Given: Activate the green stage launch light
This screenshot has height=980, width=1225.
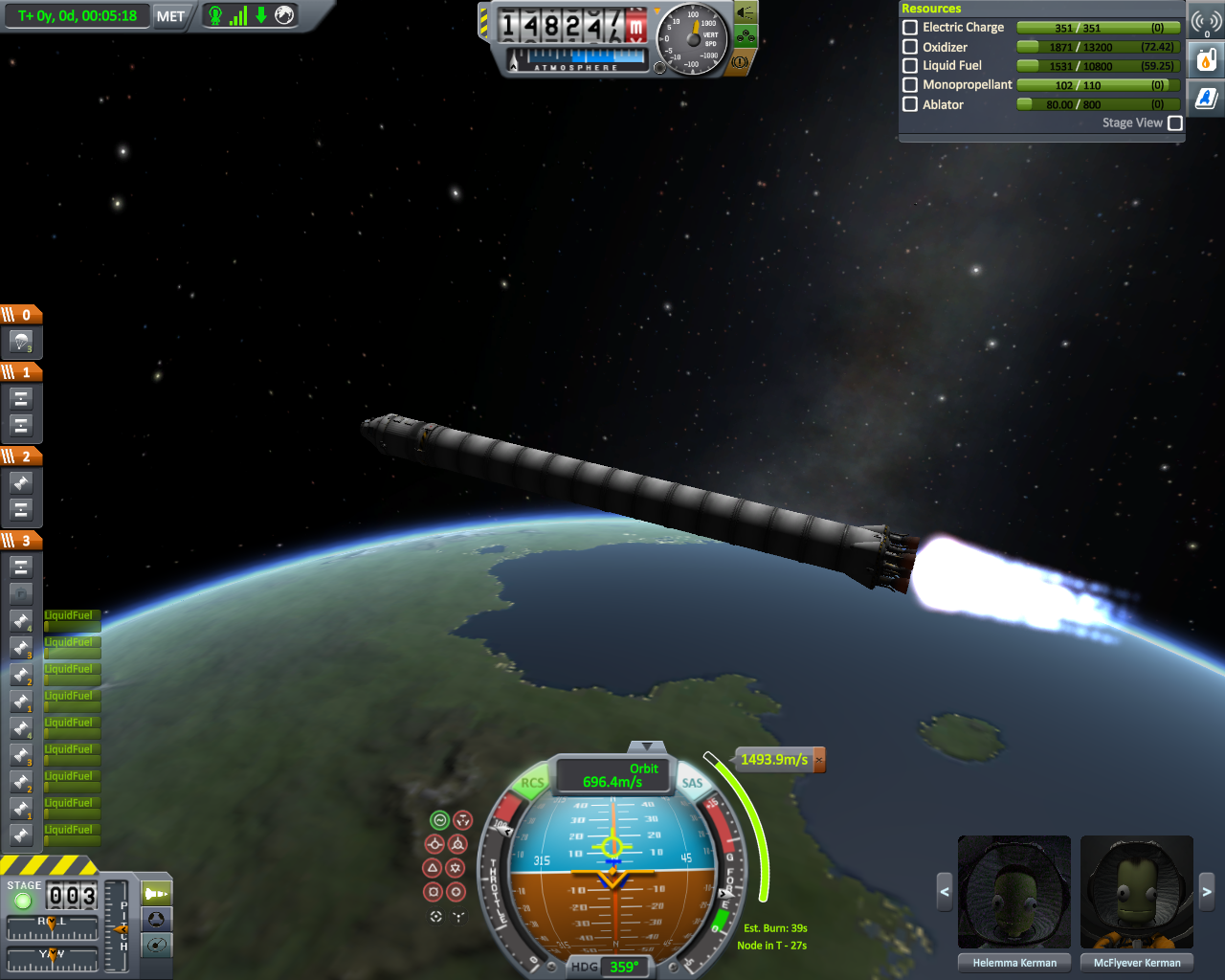Looking at the screenshot, I should (x=23, y=901).
